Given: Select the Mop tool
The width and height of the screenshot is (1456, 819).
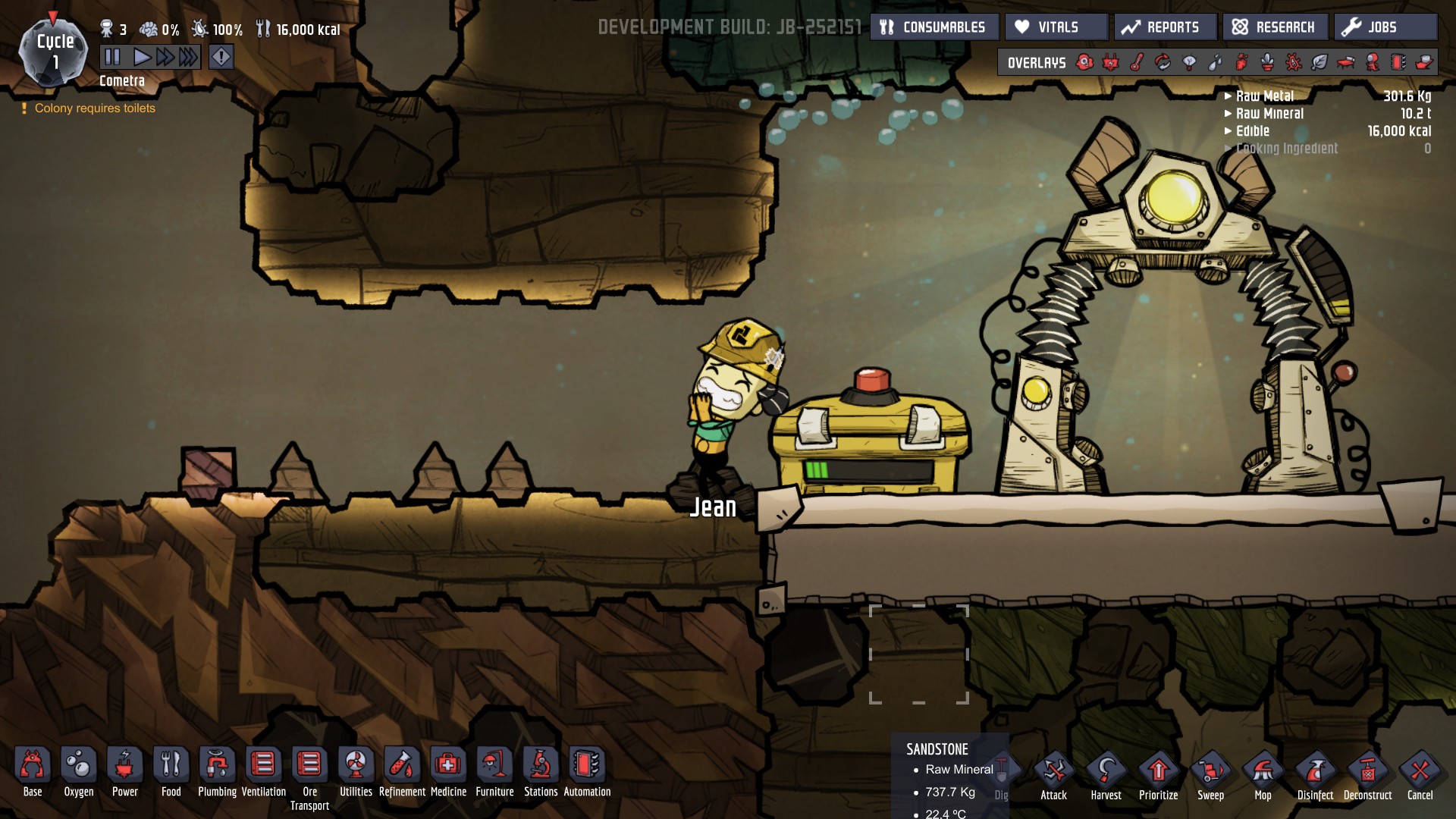Looking at the screenshot, I should point(1263,773).
